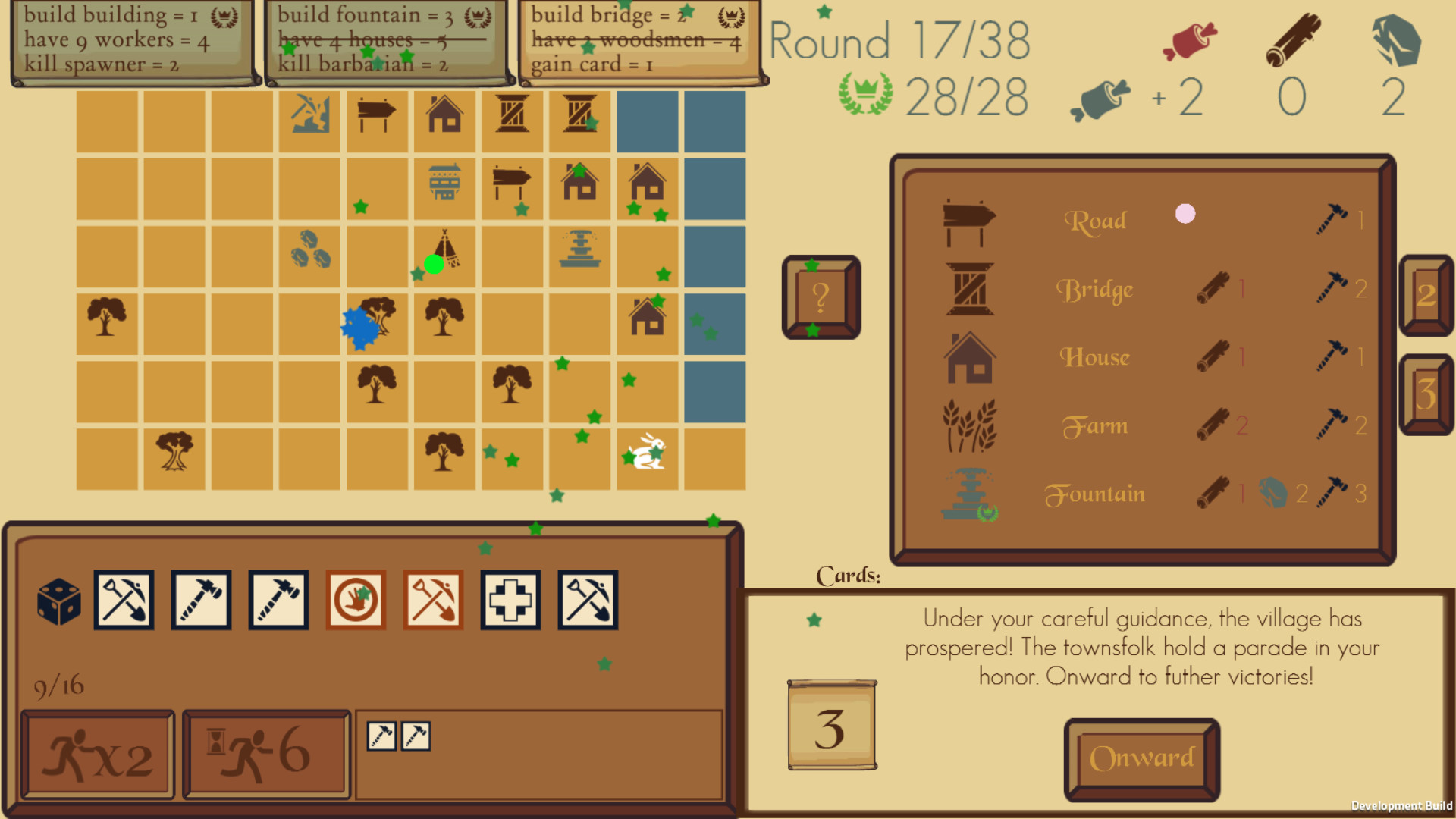Viewport: 1456px width, 819px height.
Task: Open the card labeled 2 on the right edge
Action: 1426,296
